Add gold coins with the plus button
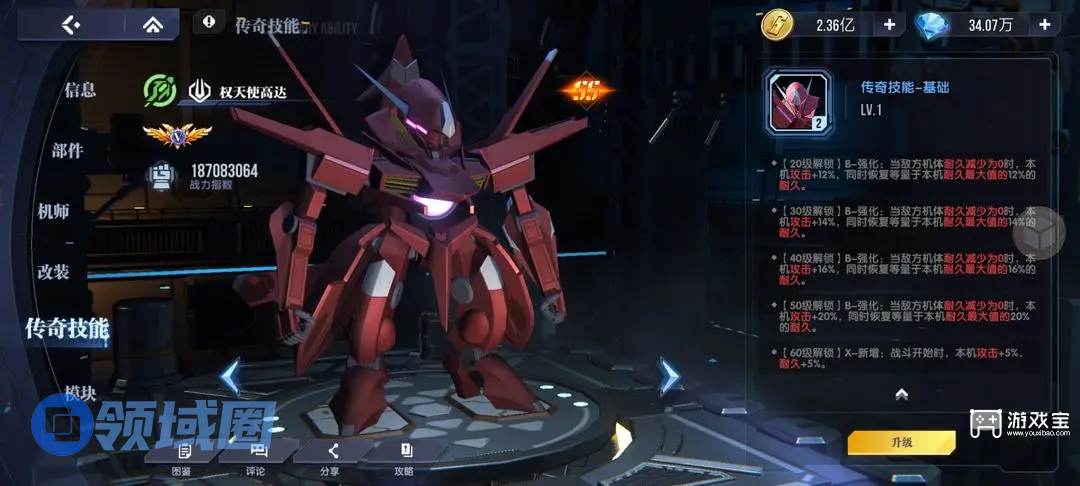This screenshot has width=1080, height=486. 889,25
